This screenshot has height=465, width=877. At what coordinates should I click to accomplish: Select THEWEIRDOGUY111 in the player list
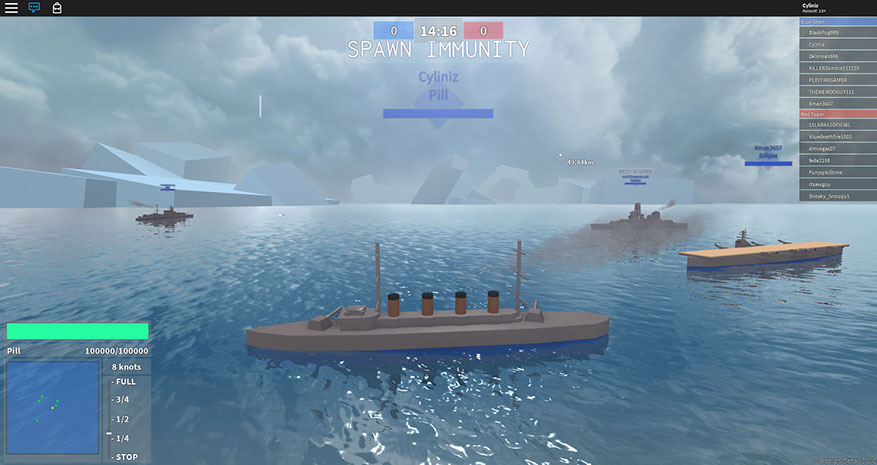pos(837,91)
